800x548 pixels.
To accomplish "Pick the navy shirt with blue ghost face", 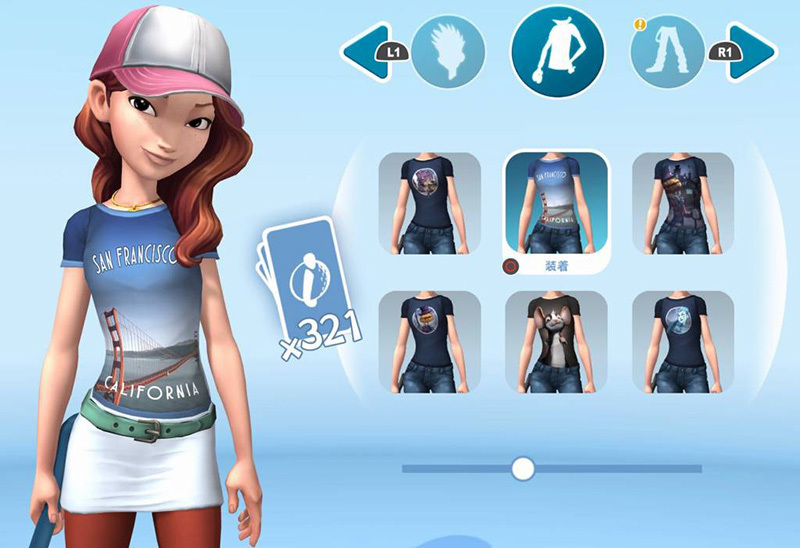I will click(x=684, y=342).
